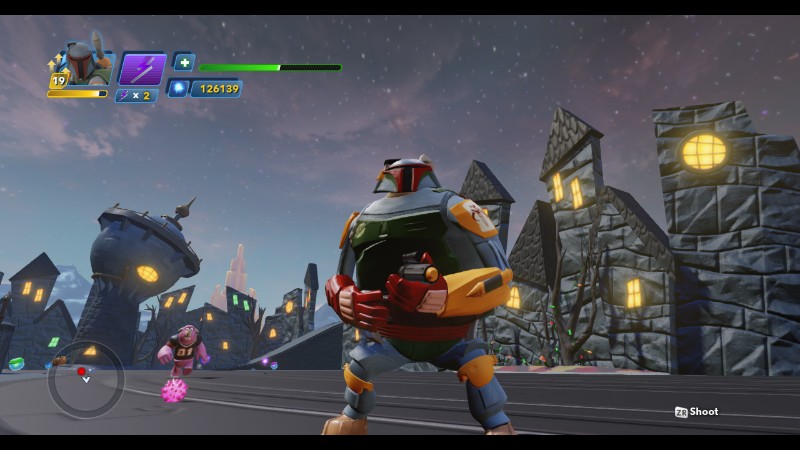The height and width of the screenshot is (450, 800).
Task: Click the red enemy marker on minimap
Action: [82, 372]
